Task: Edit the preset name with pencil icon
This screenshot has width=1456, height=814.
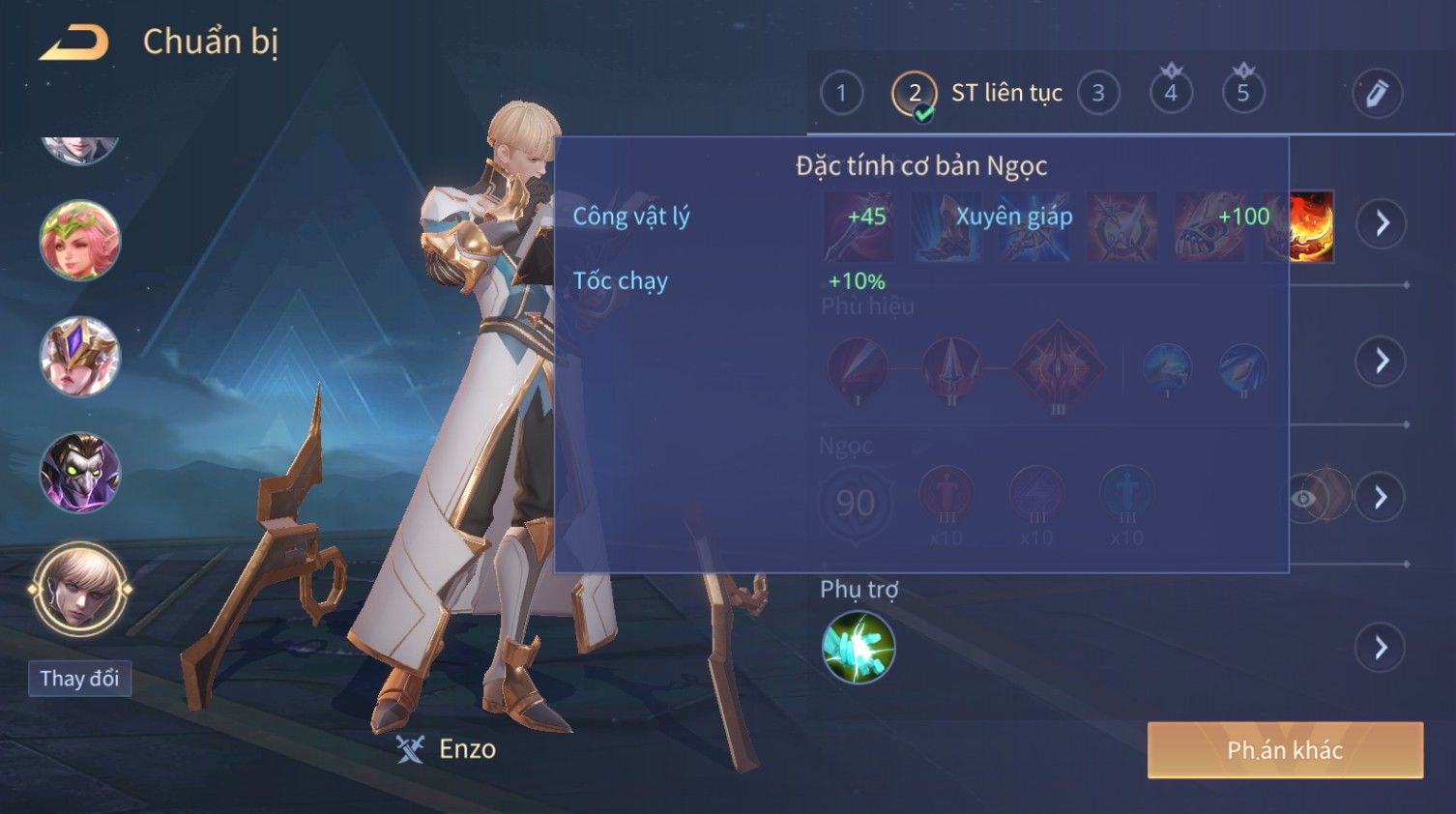Action: pos(1377,93)
